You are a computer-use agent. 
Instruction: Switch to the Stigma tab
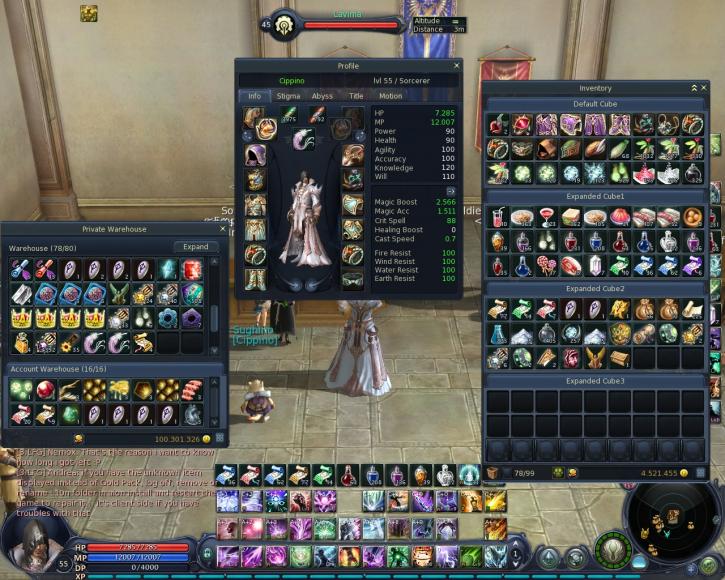point(288,96)
